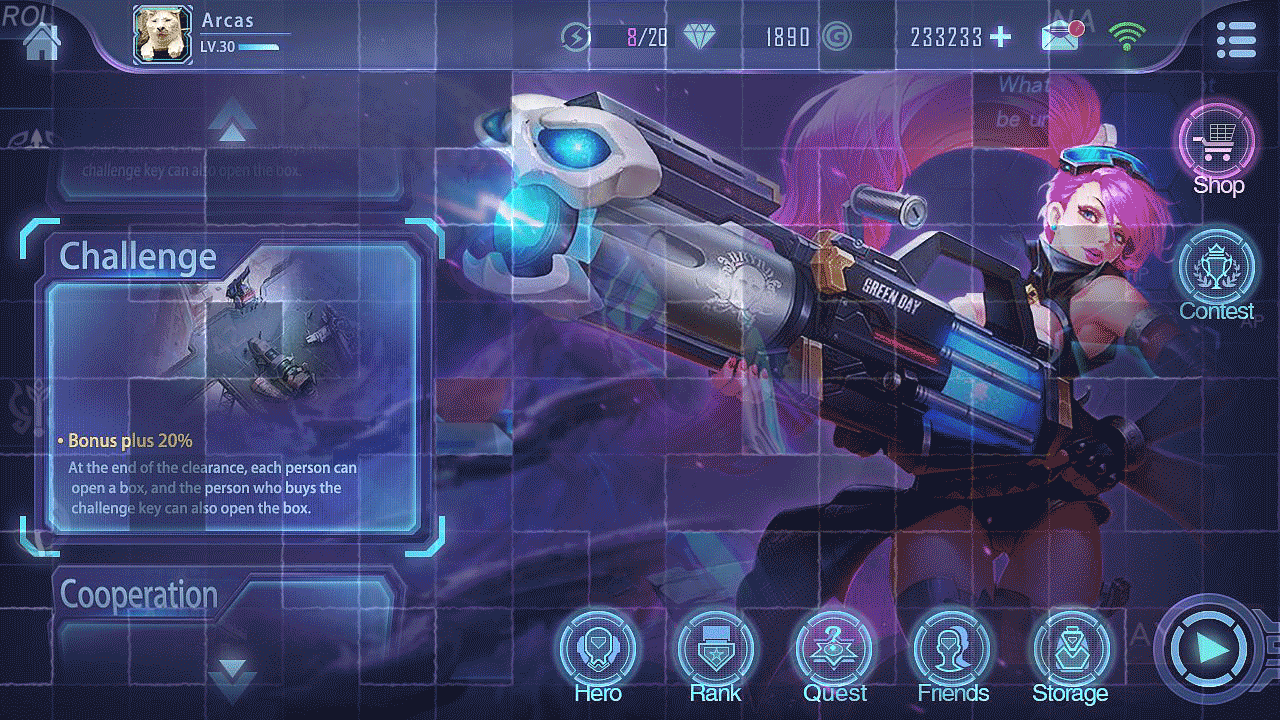Select the Challenge mode panel
The width and height of the screenshot is (1280, 720).
(x=140, y=257)
